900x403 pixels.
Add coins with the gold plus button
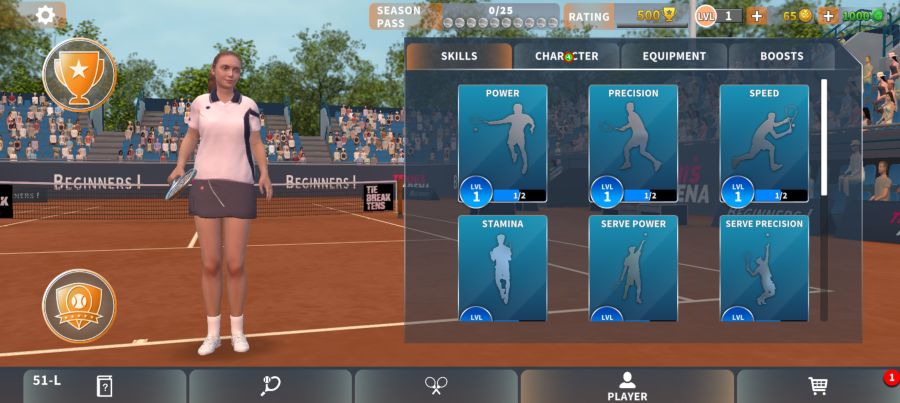pyautogui.click(x=828, y=15)
